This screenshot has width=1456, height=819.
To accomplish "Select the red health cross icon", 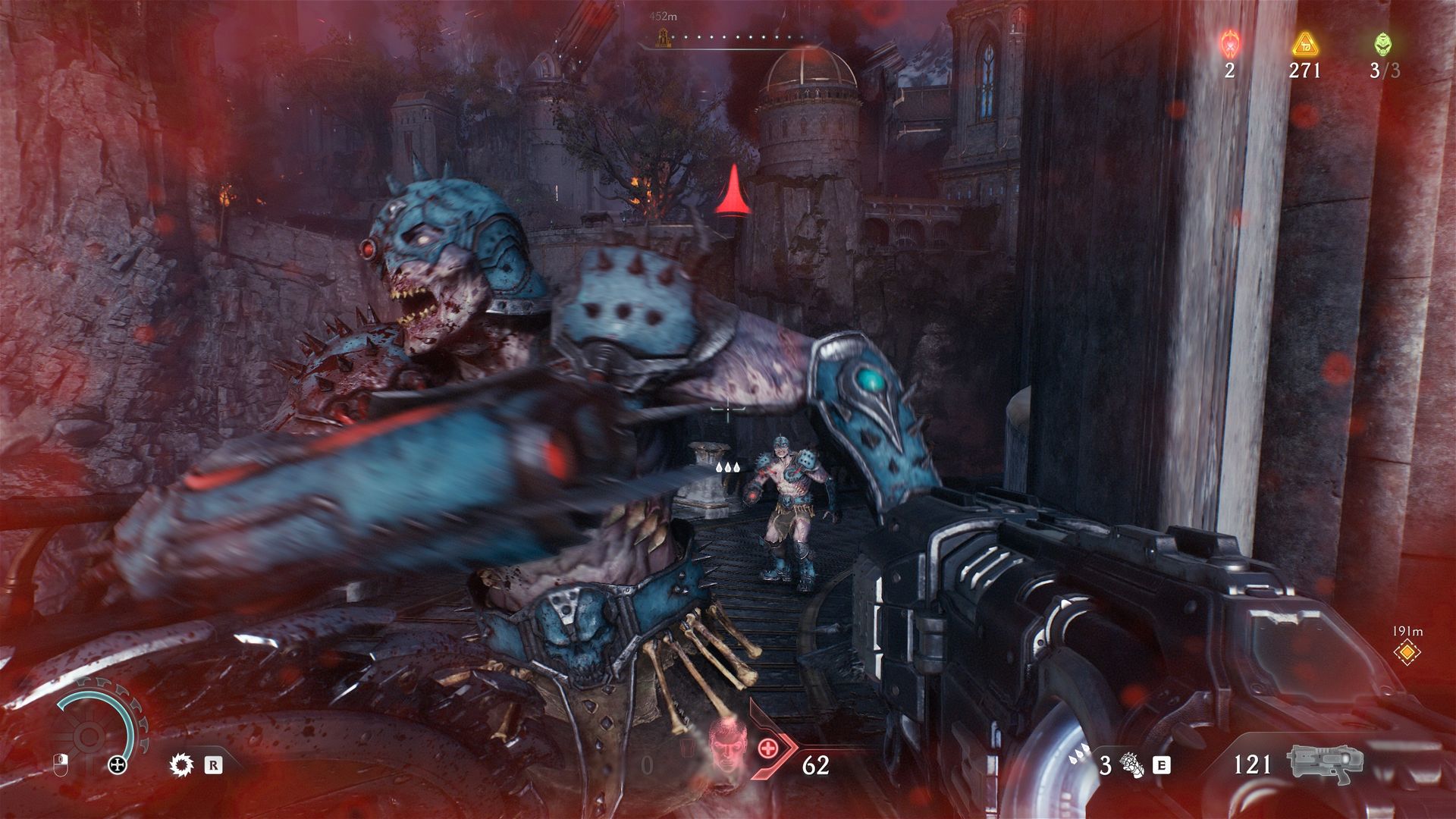I will tap(767, 748).
